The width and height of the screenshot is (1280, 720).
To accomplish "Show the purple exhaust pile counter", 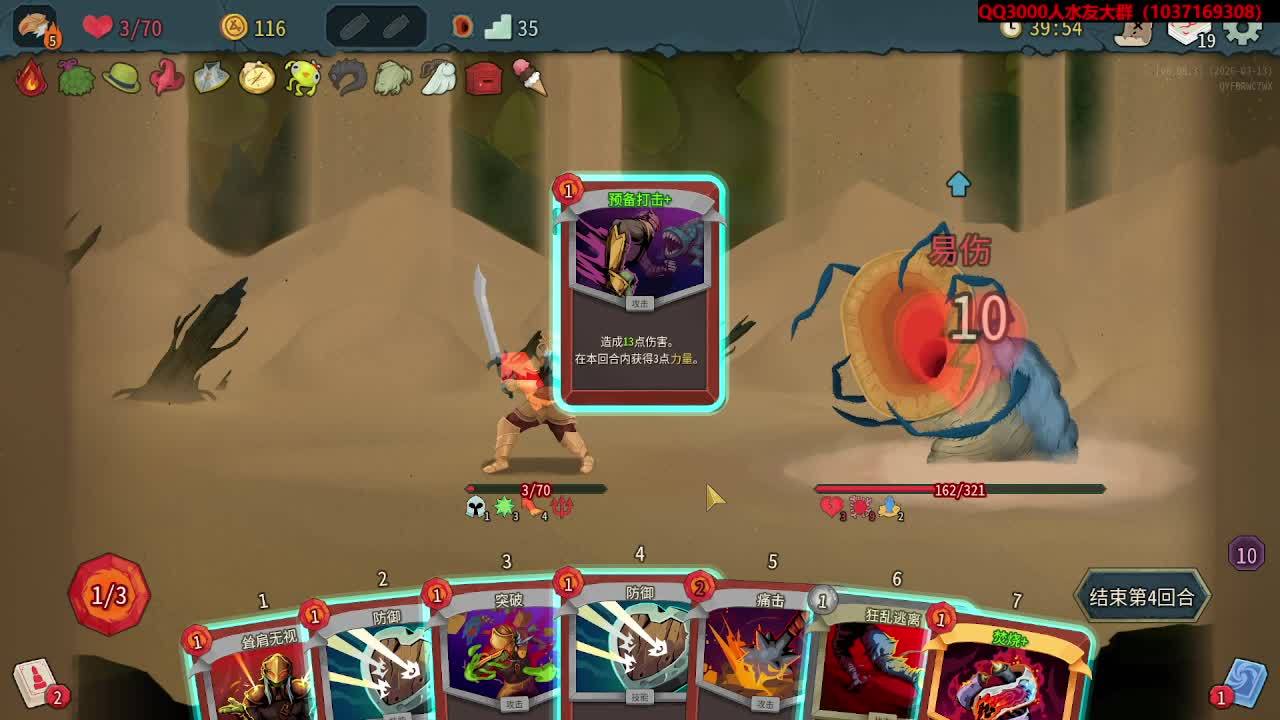I will tap(1246, 554).
